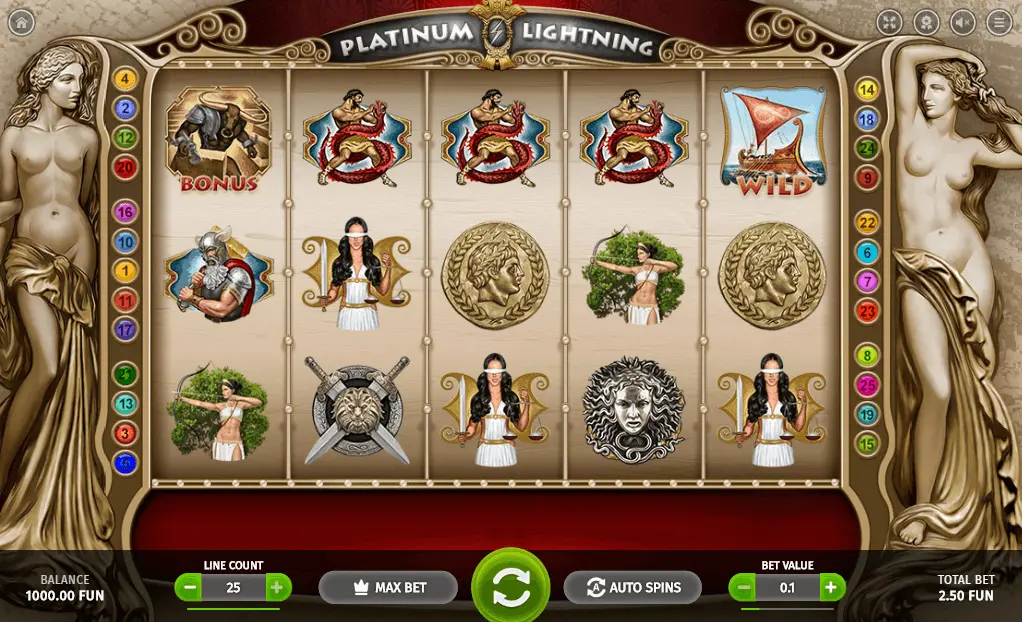Choose payline marker 22

pos(867,223)
